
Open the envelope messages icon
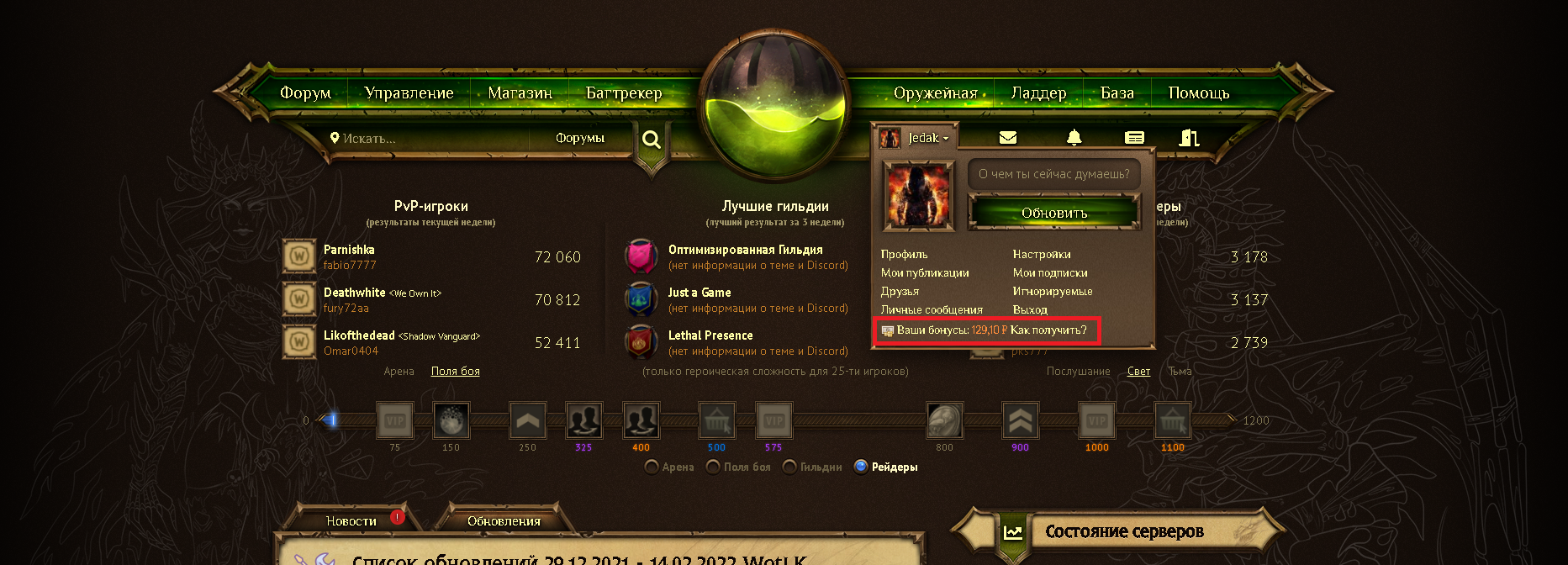point(1008,138)
